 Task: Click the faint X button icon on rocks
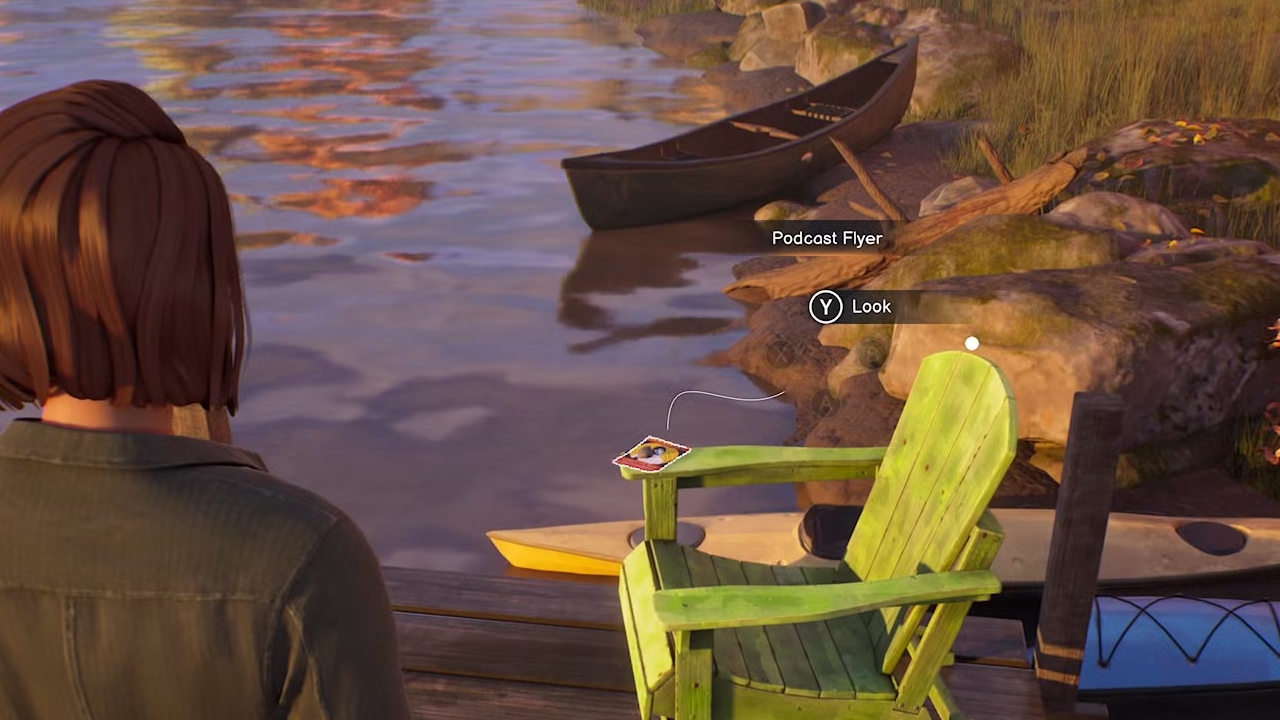(780, 356)
